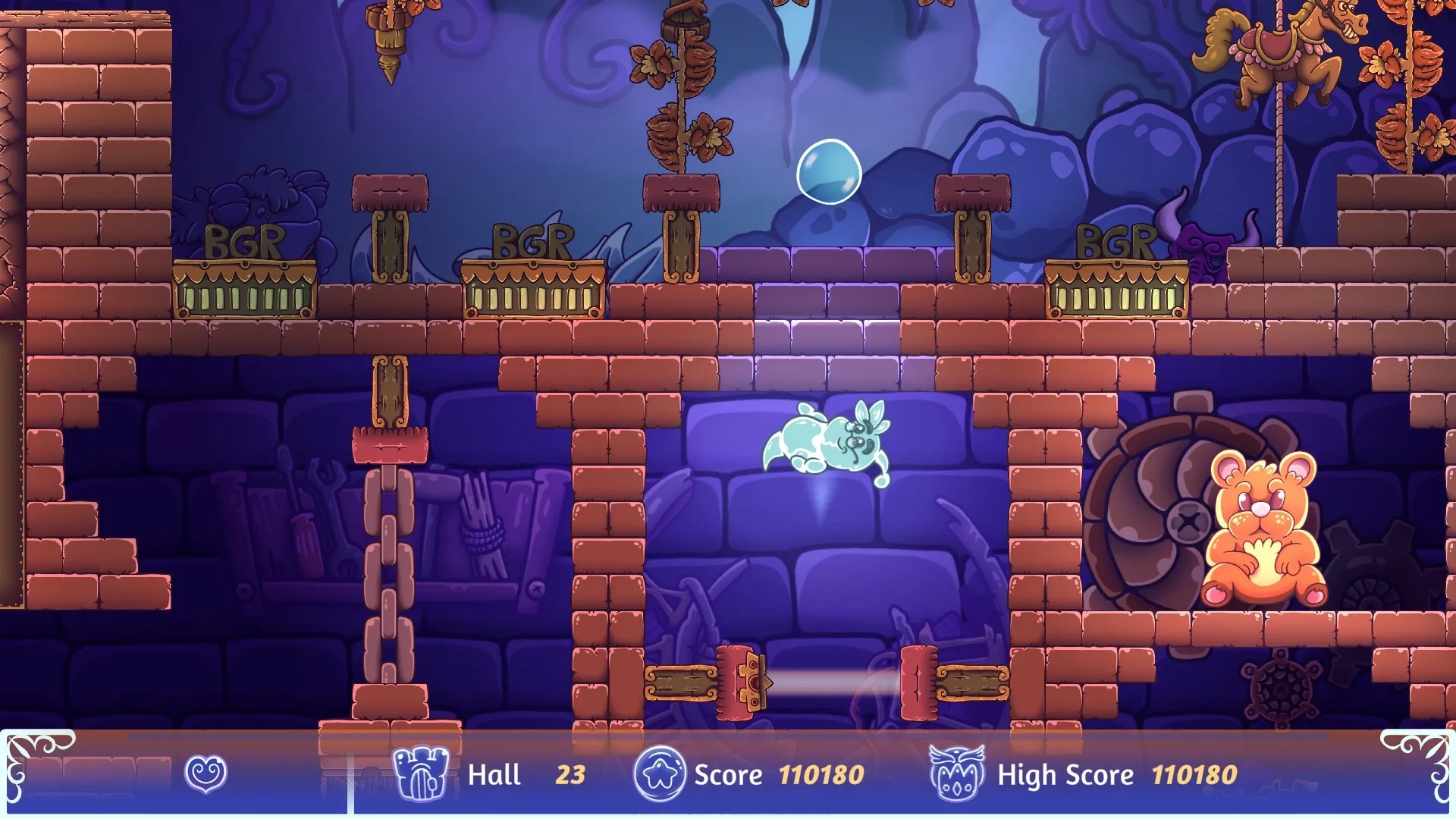Click the star bubble Score icon
Image resolution: width=1456 pixels, height=819 pixels.
(660, 773)
